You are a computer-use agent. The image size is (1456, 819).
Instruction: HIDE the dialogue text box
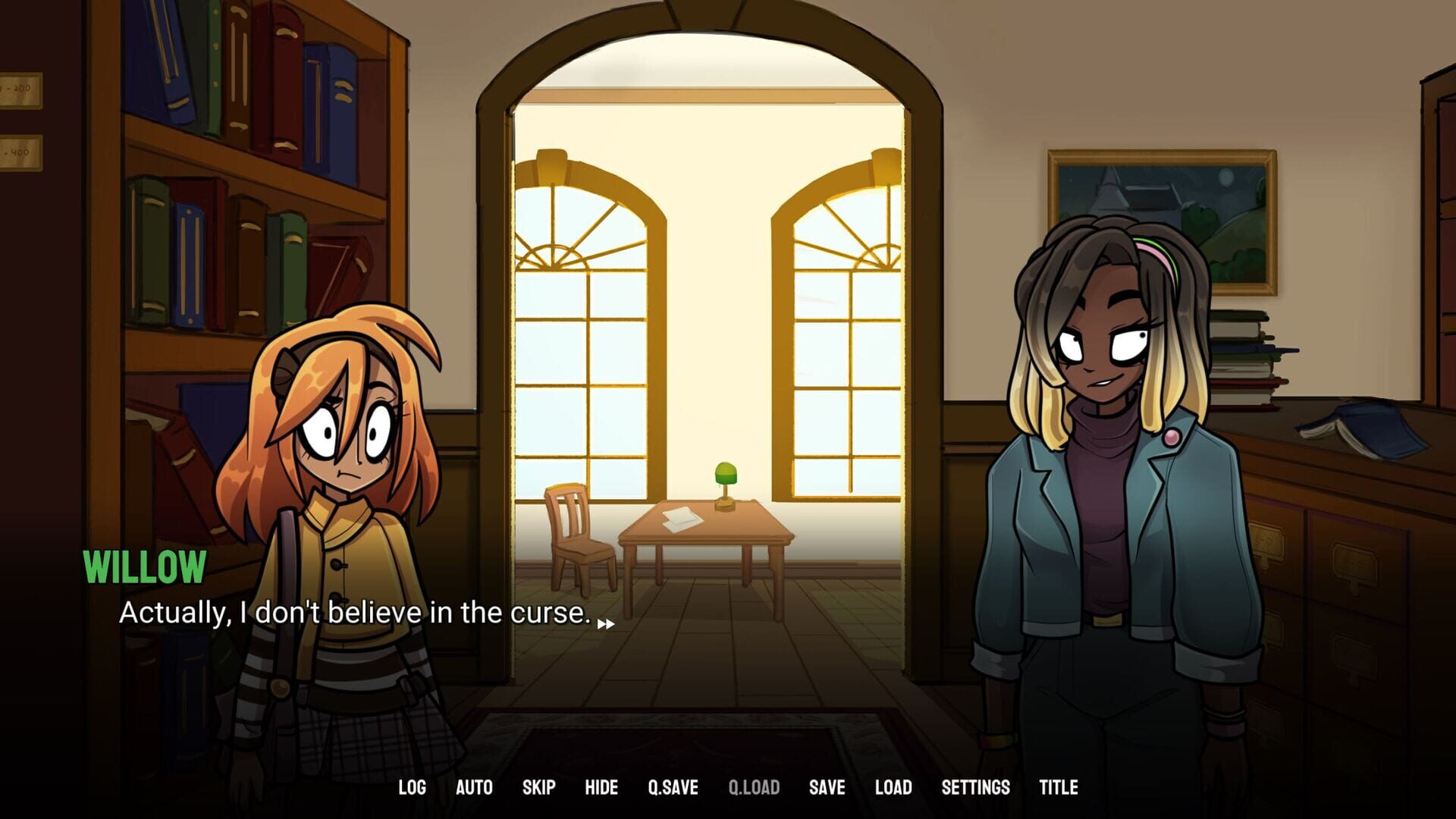601,787
